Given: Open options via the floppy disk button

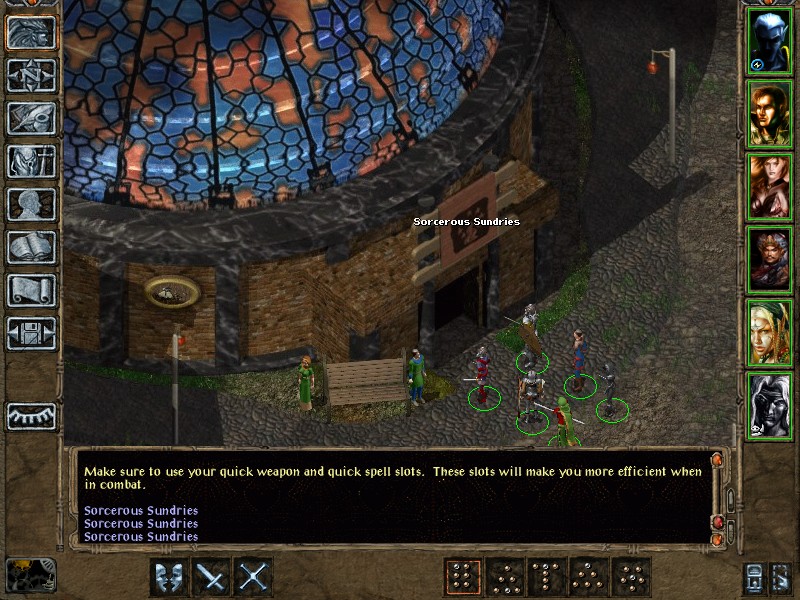Looking at the screenshot, I should [x=32, y=333].
